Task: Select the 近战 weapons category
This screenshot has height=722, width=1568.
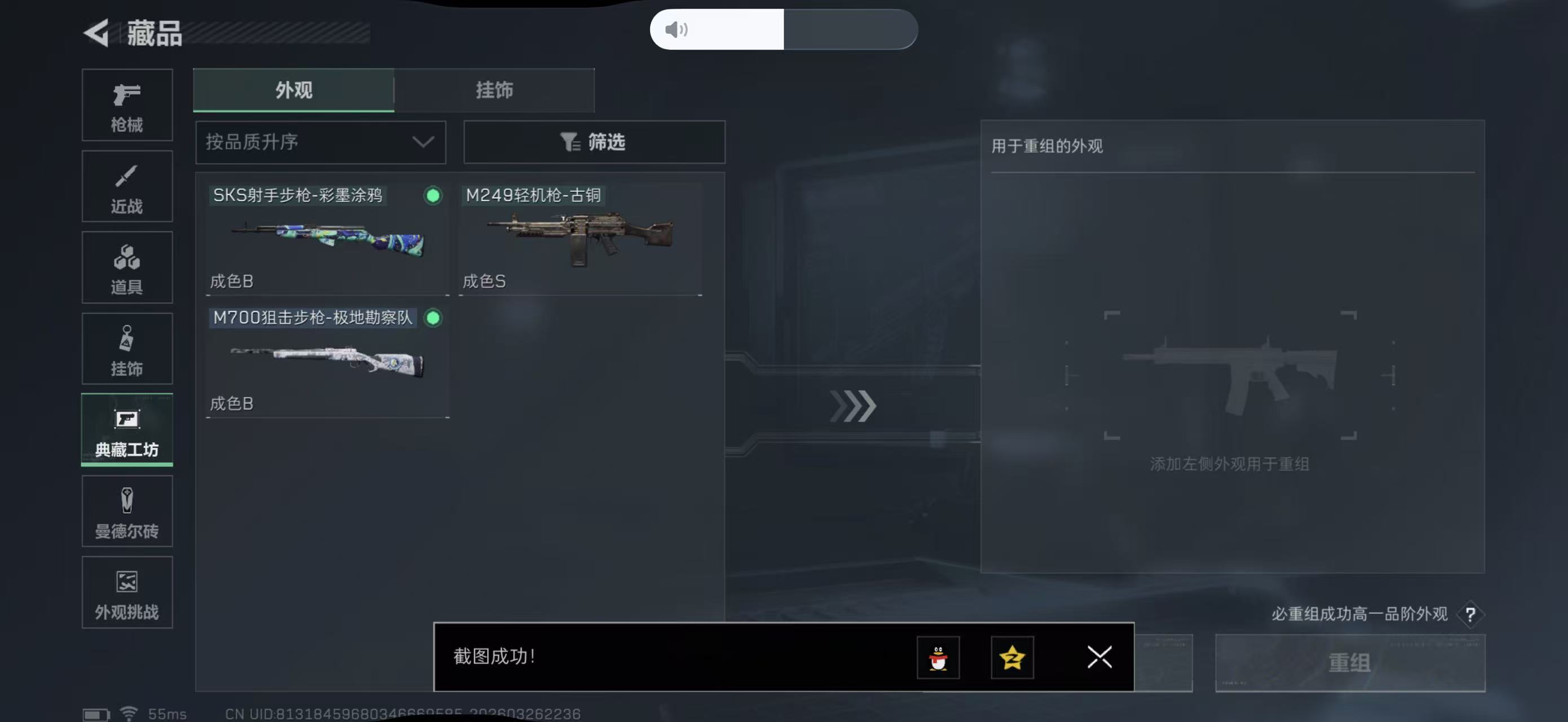Action: [x=127, y=186]
